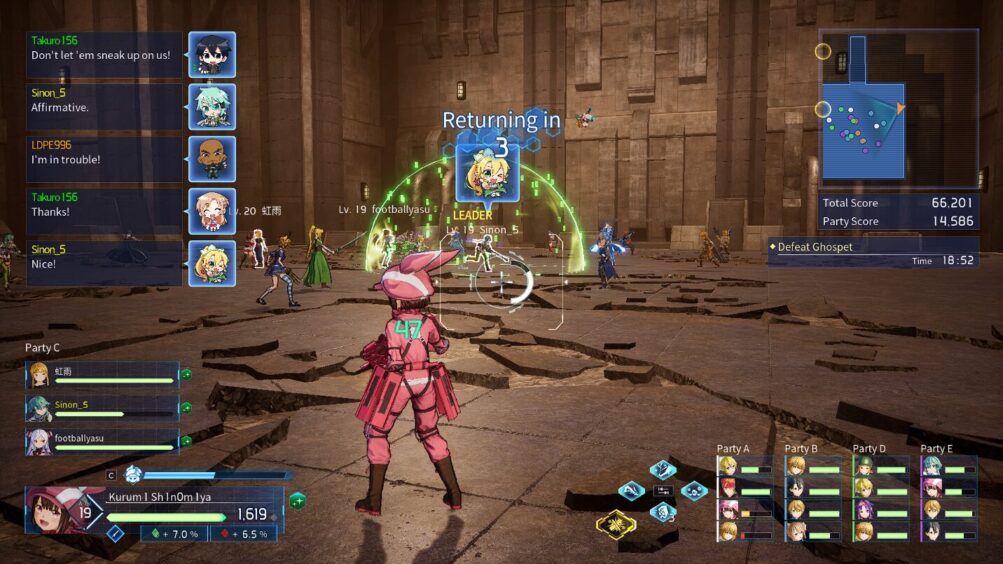Select Sinon_5's 'Nice!' chat message
1003x564 pixels.
coord(104,263)
